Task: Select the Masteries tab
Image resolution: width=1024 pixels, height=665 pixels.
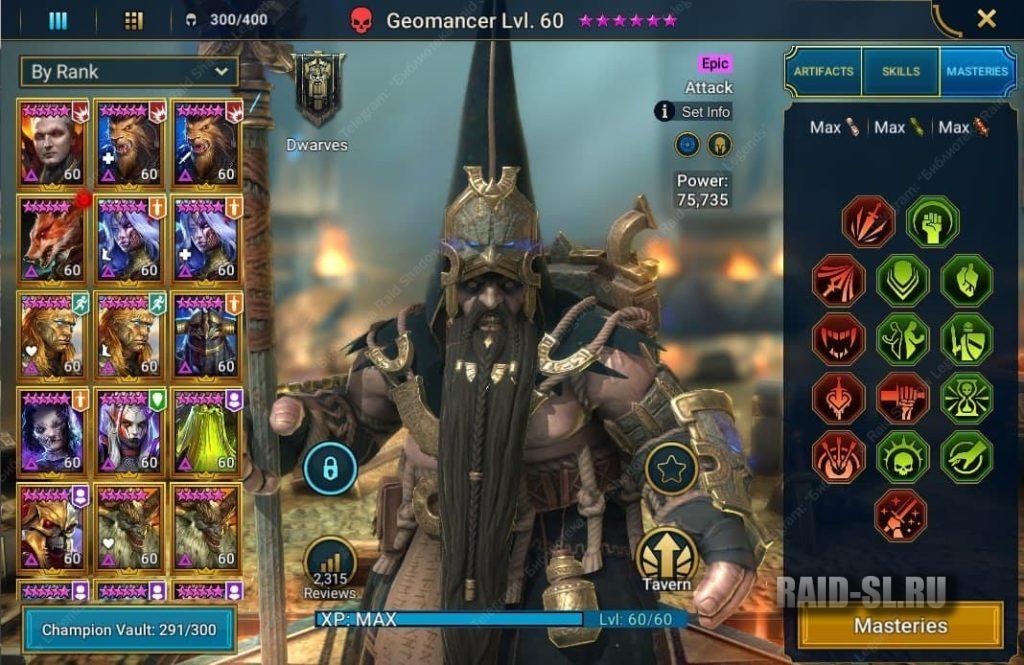Action: [977, 72]
